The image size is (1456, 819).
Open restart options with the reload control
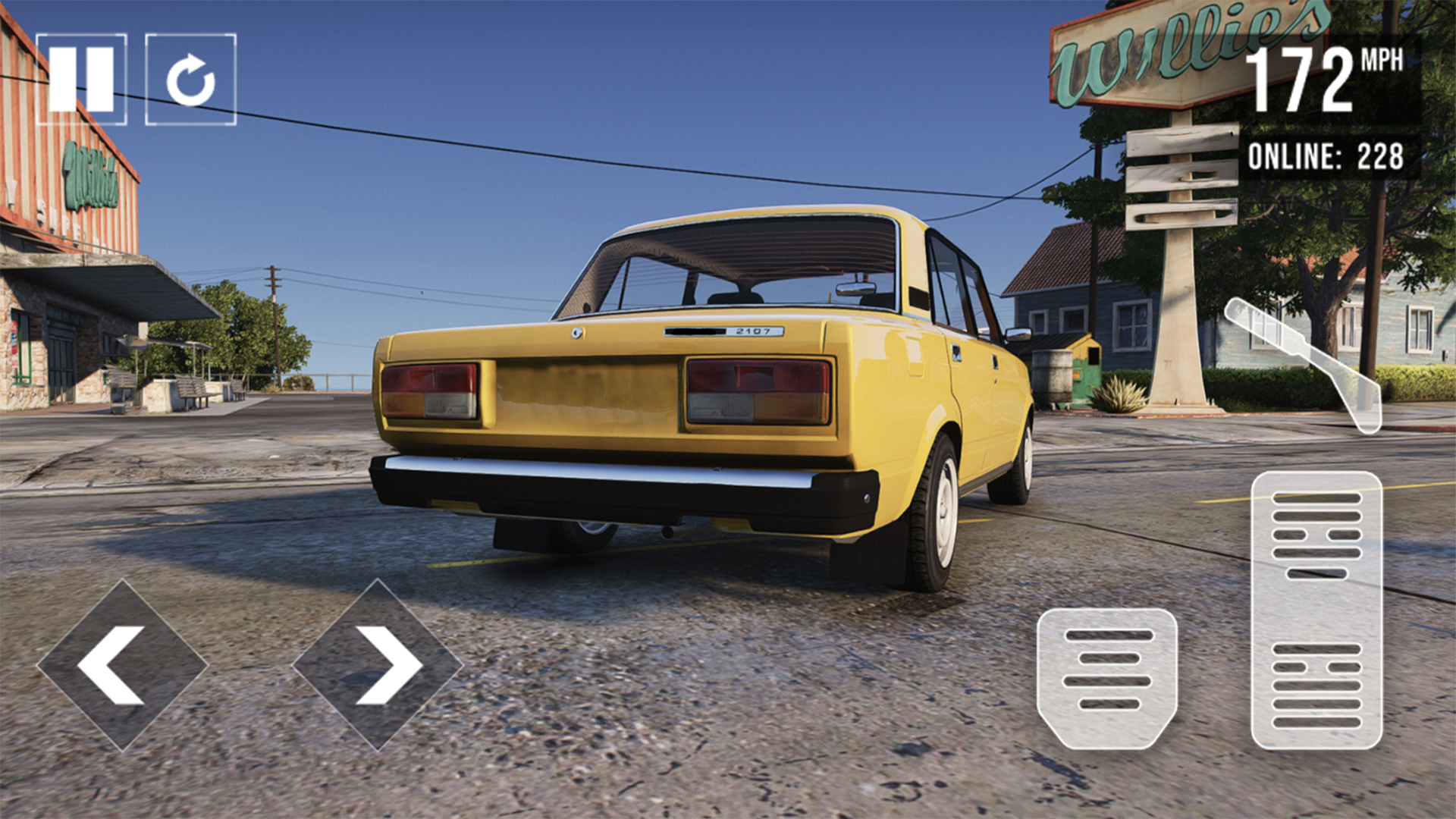(190, 76)
